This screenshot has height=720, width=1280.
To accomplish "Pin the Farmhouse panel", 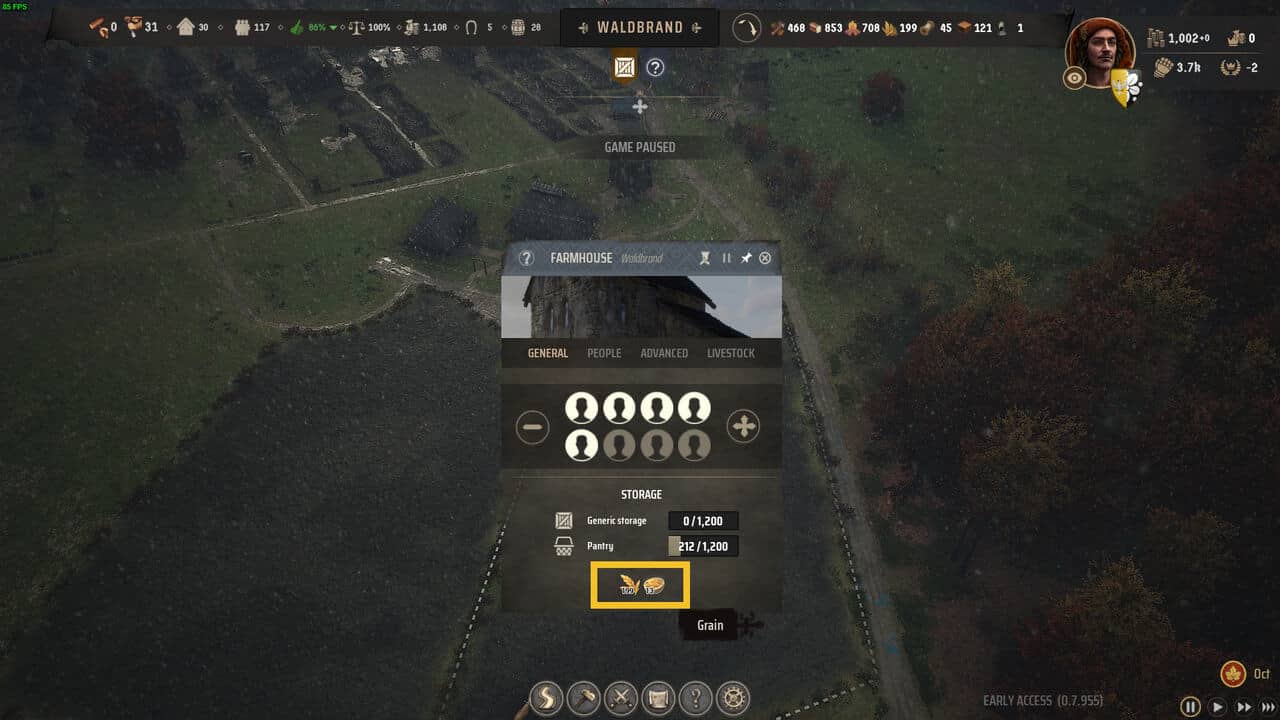I will tap(746, 258).
